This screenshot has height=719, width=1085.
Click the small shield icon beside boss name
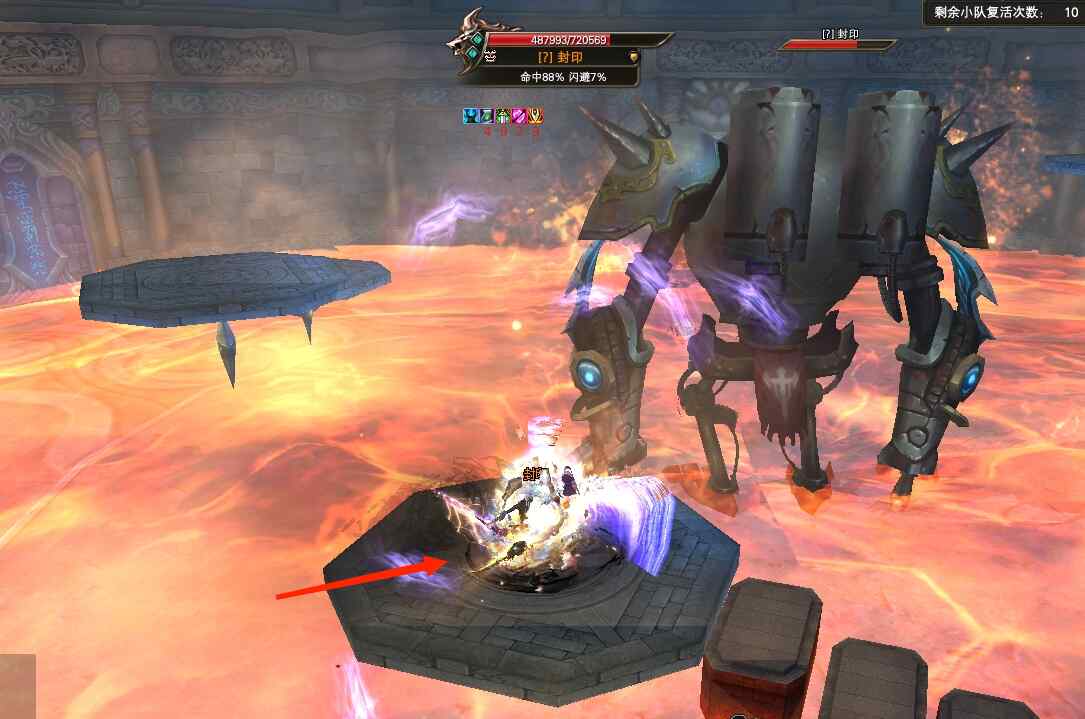632,58
